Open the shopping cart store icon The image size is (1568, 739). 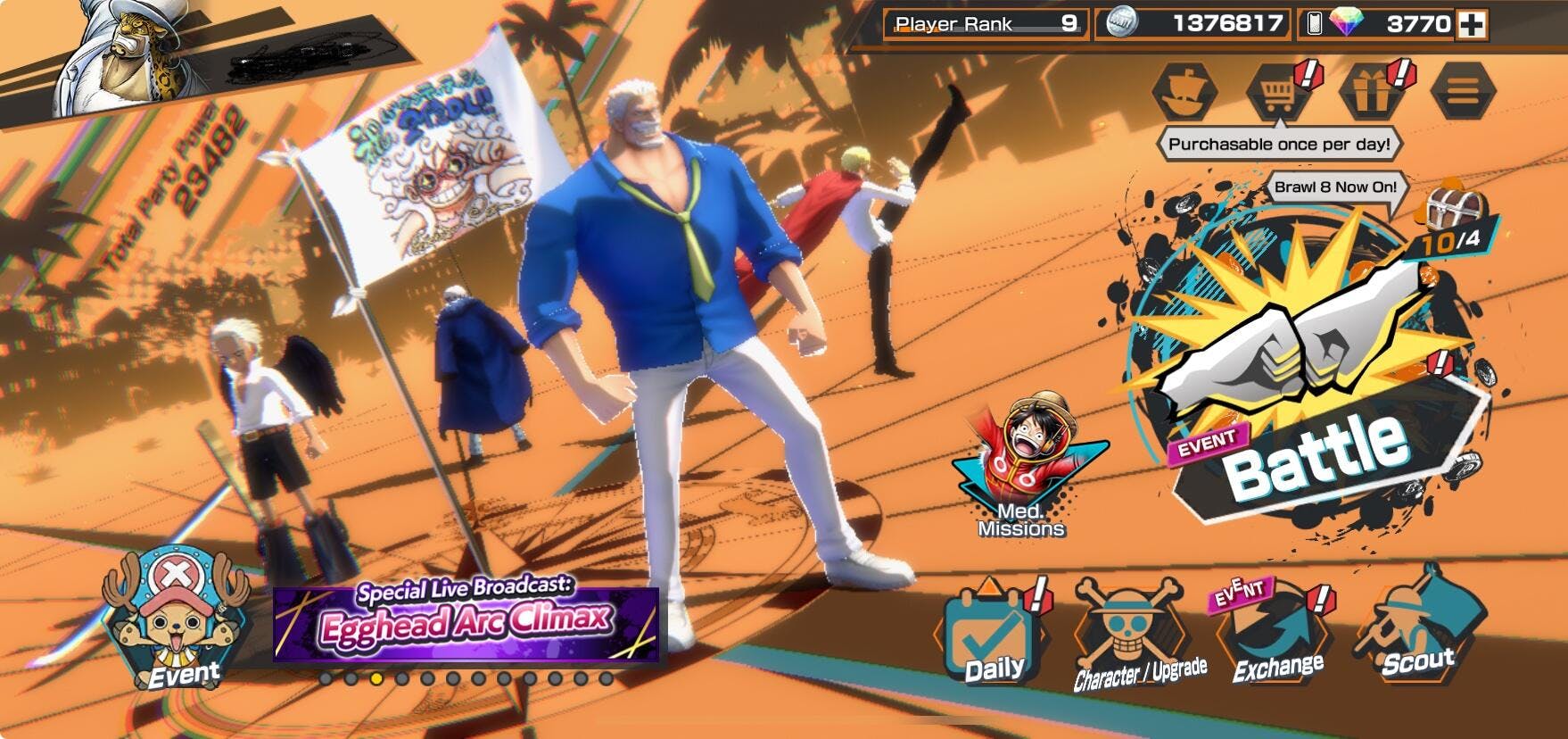[1277, 90]
